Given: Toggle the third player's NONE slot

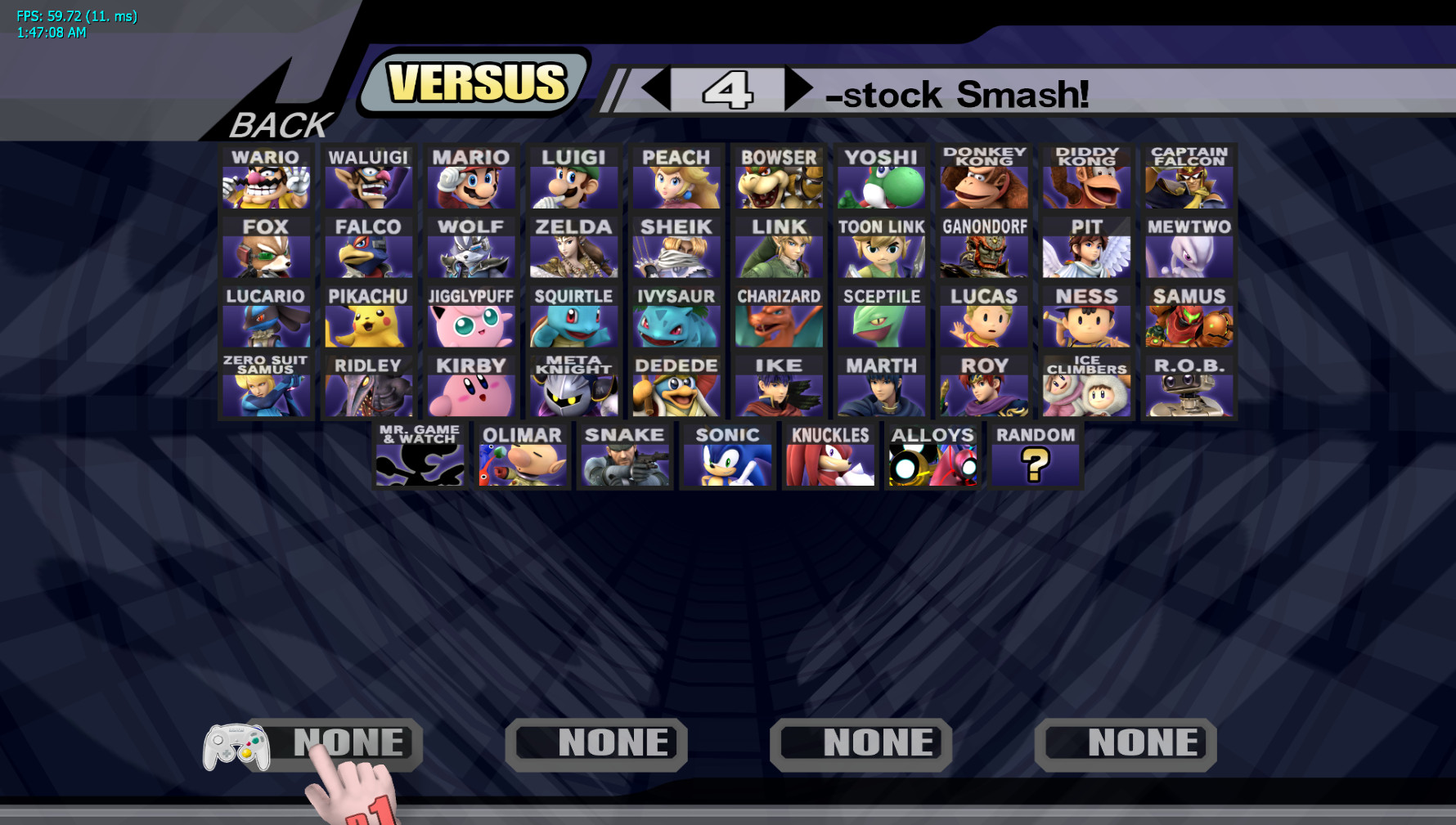Looking at the screenshot, I should click(861, 742).
